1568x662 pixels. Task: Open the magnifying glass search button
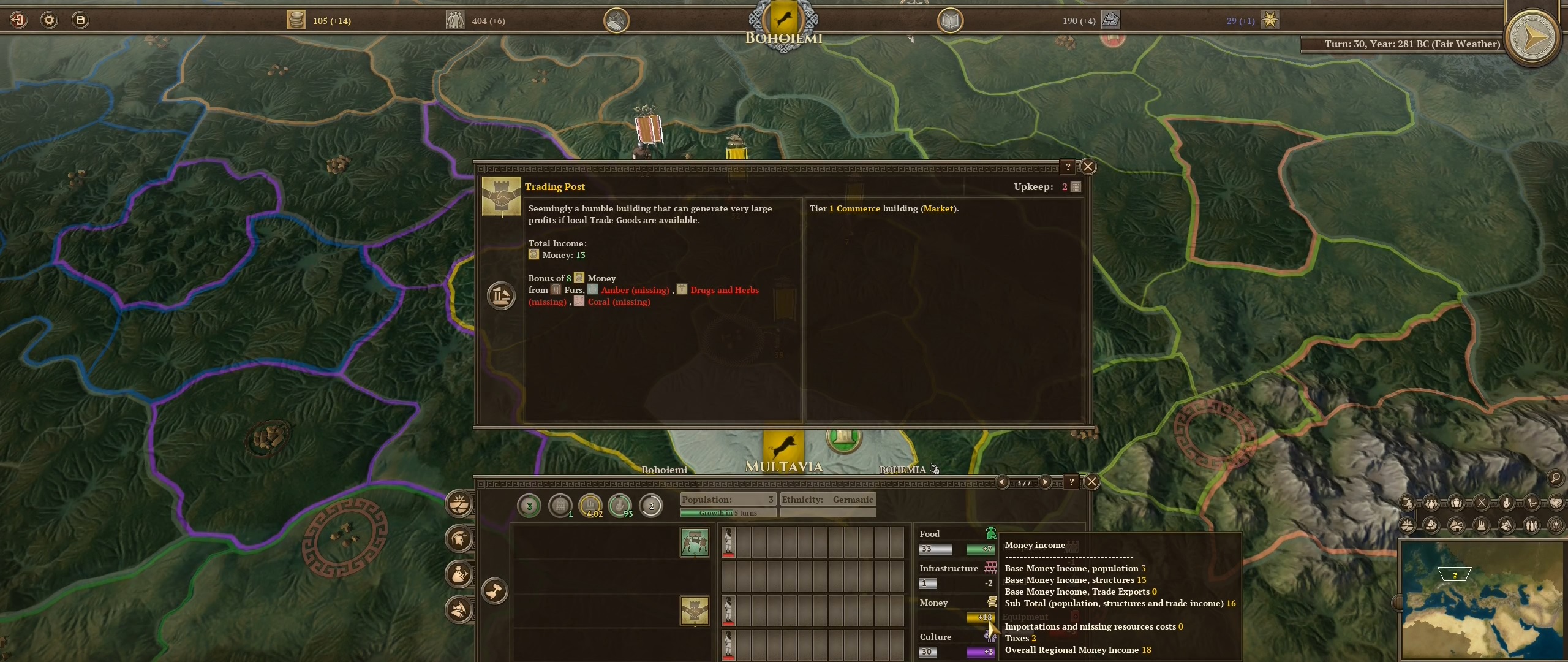click(1556, 478)
